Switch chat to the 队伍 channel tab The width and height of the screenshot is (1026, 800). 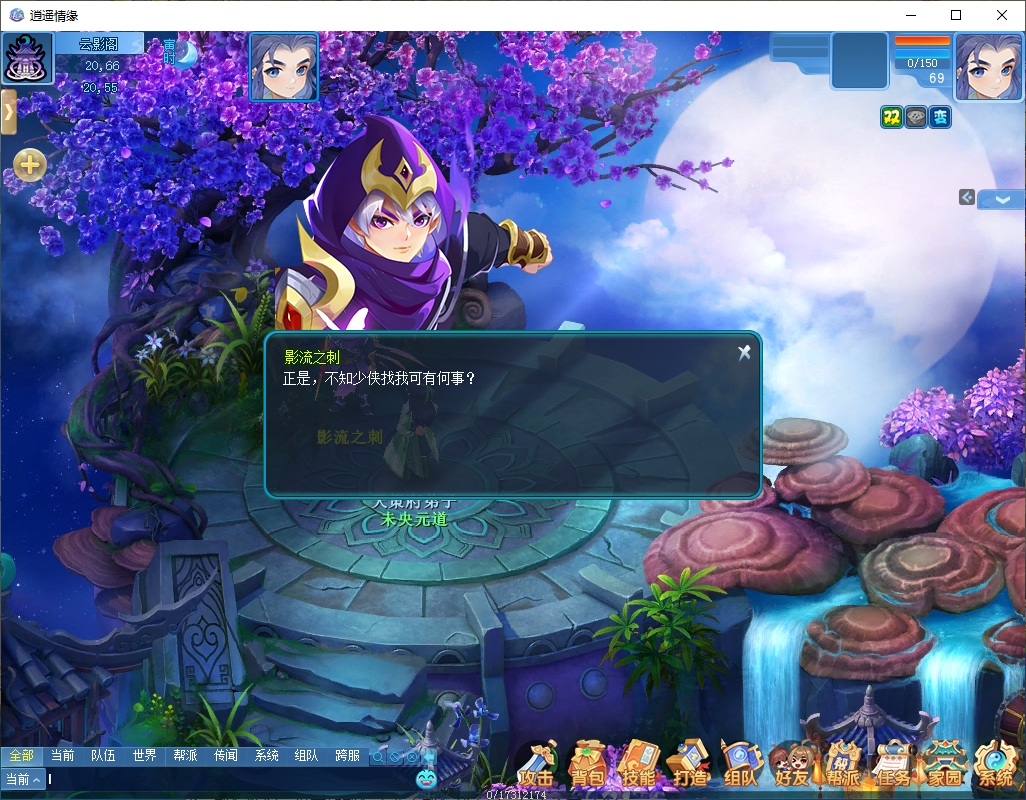click(103, 756)
